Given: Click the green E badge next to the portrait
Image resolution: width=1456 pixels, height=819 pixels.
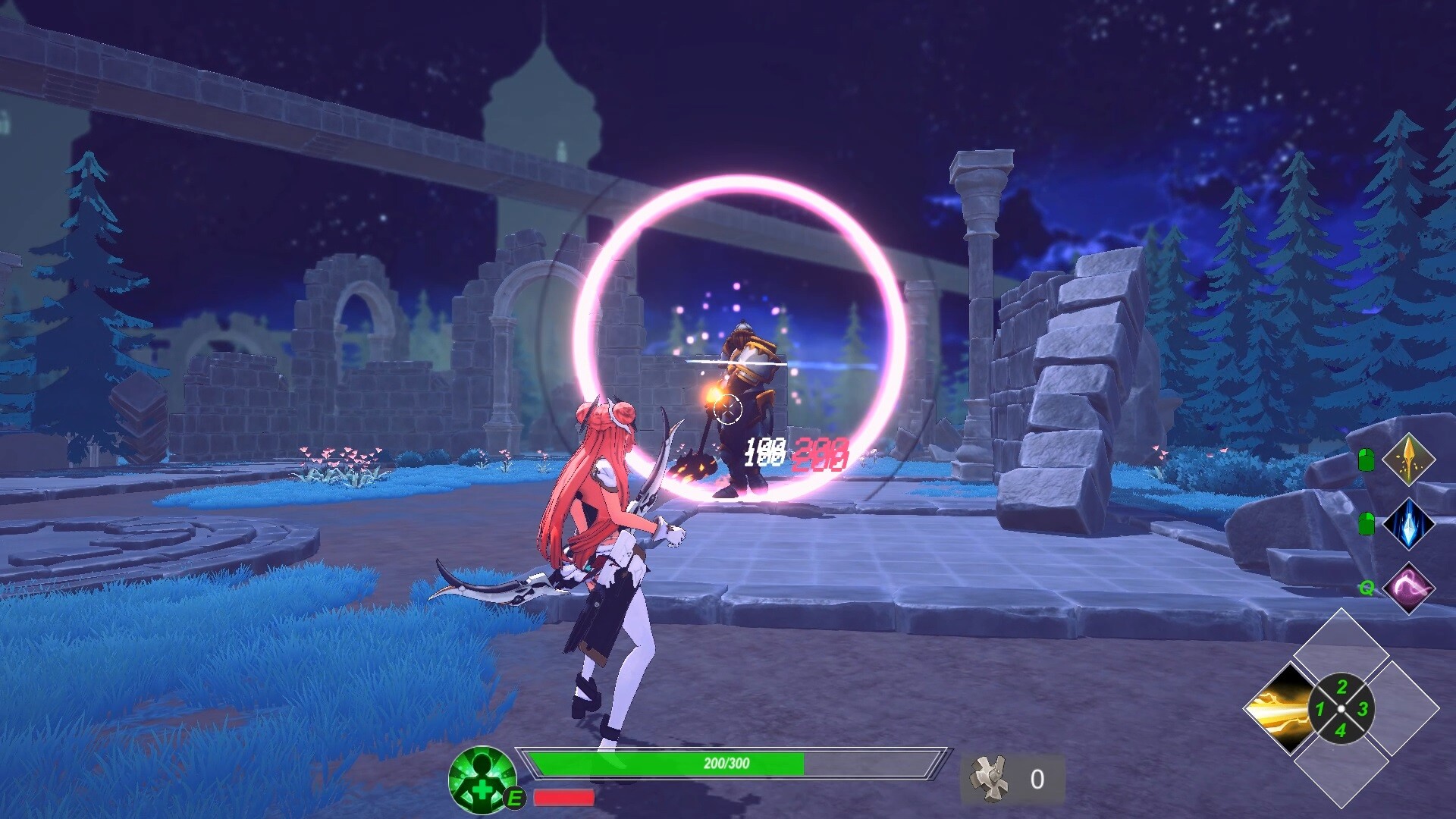Looking at the screenshot, I should click(x=514, y=798).
